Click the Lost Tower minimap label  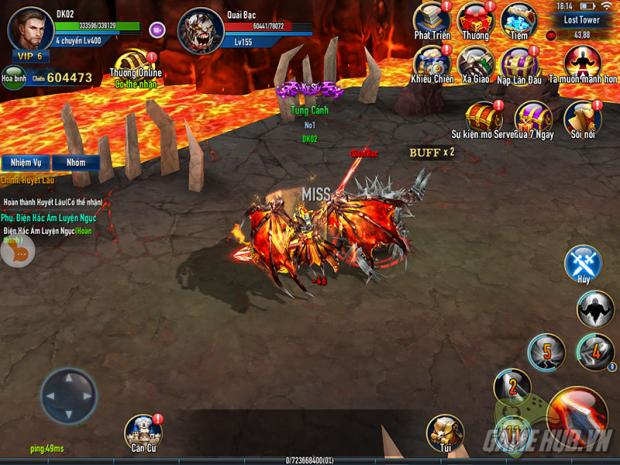pos(581,19)
